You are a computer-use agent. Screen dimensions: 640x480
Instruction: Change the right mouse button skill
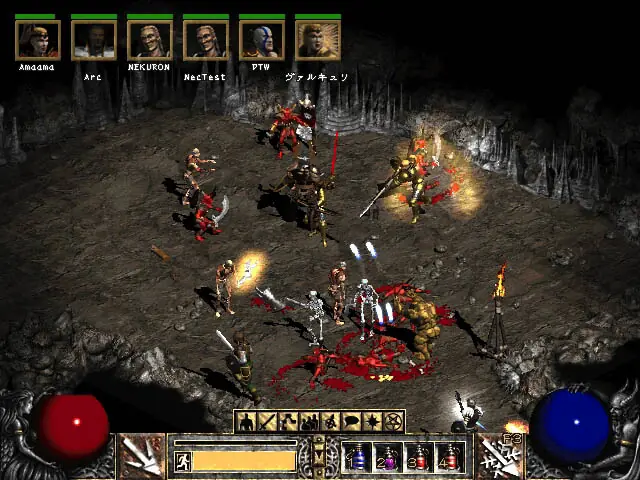pos(498,455)
